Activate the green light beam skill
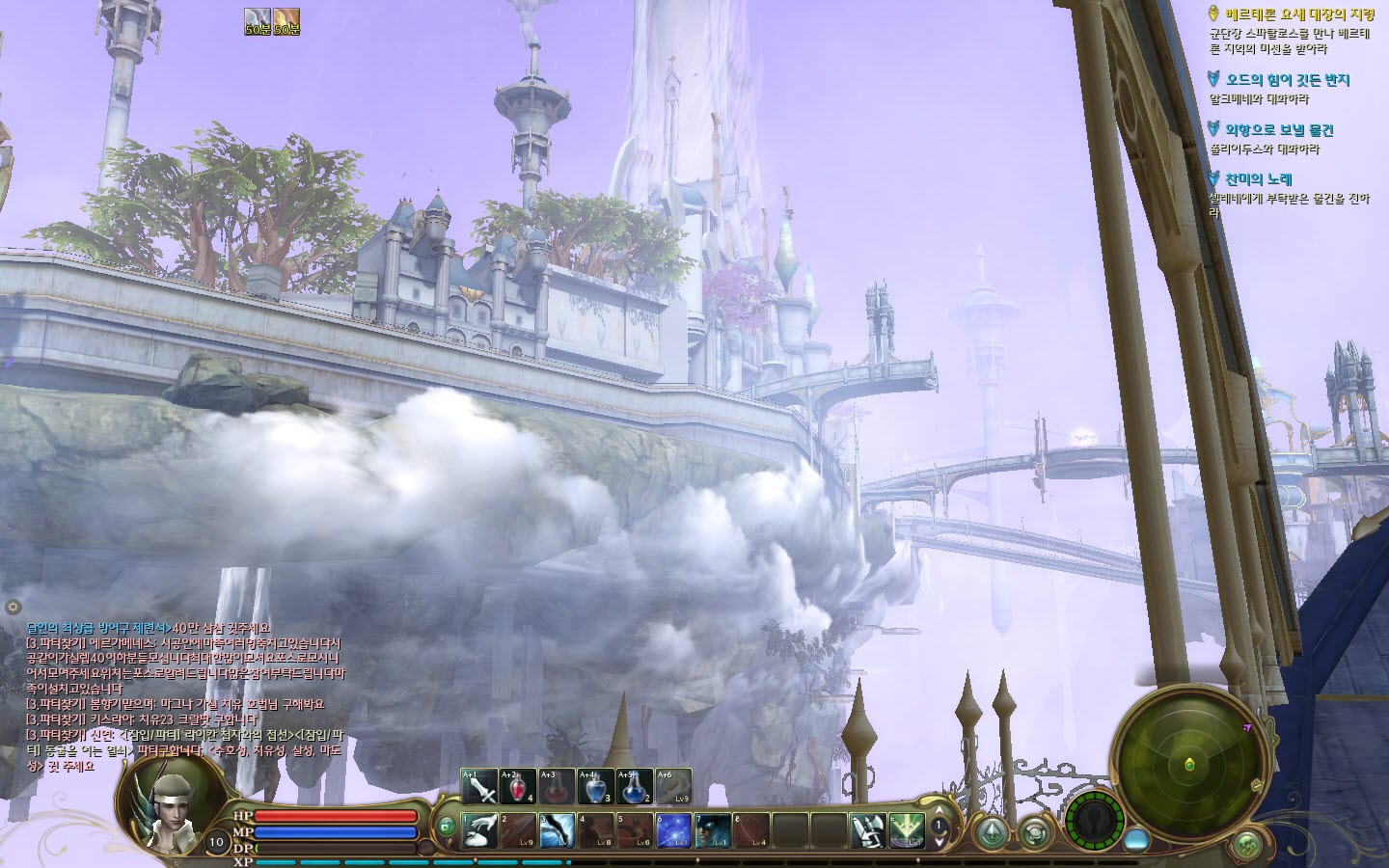The width and height of the screenshot is (1389, 868). [906, 830]
